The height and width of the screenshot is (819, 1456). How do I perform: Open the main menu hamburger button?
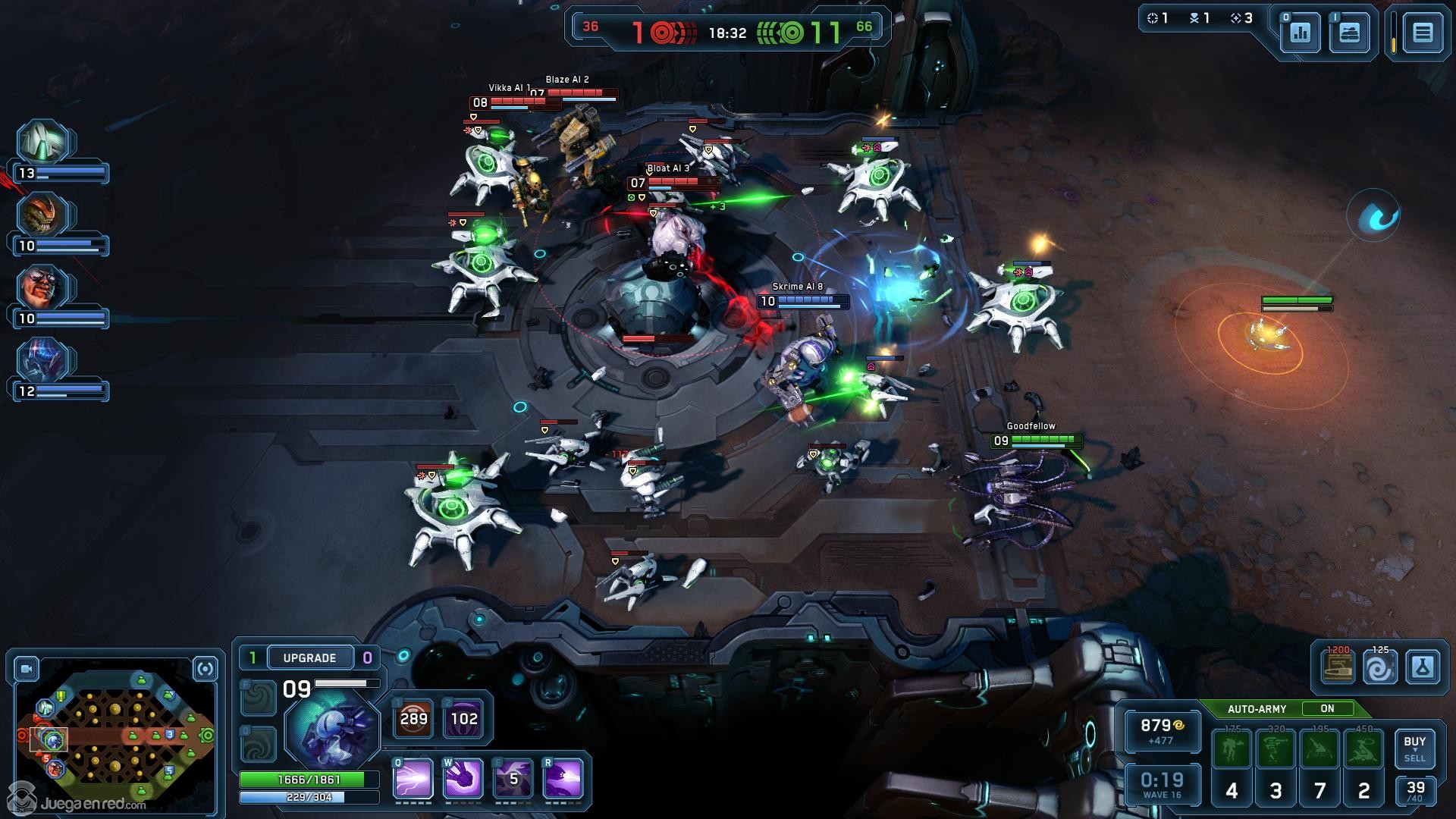[x=1422, y=33]
